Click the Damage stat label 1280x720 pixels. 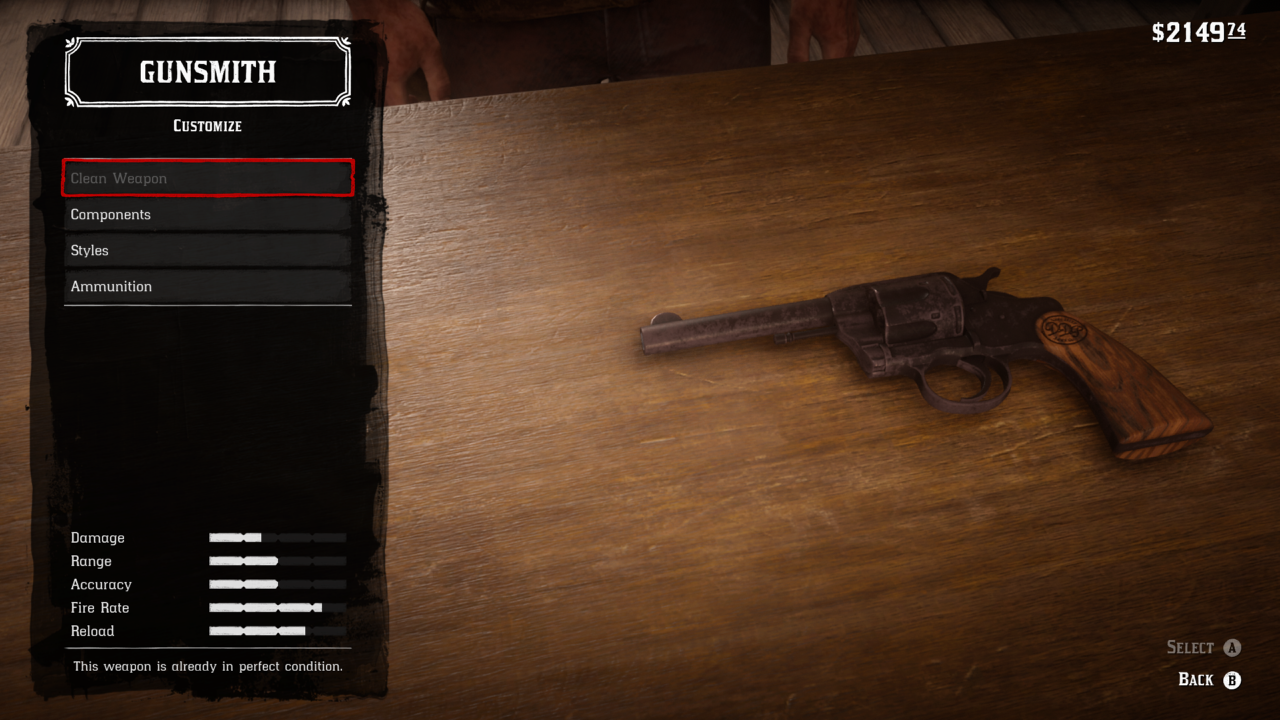(x=97, y=537)
